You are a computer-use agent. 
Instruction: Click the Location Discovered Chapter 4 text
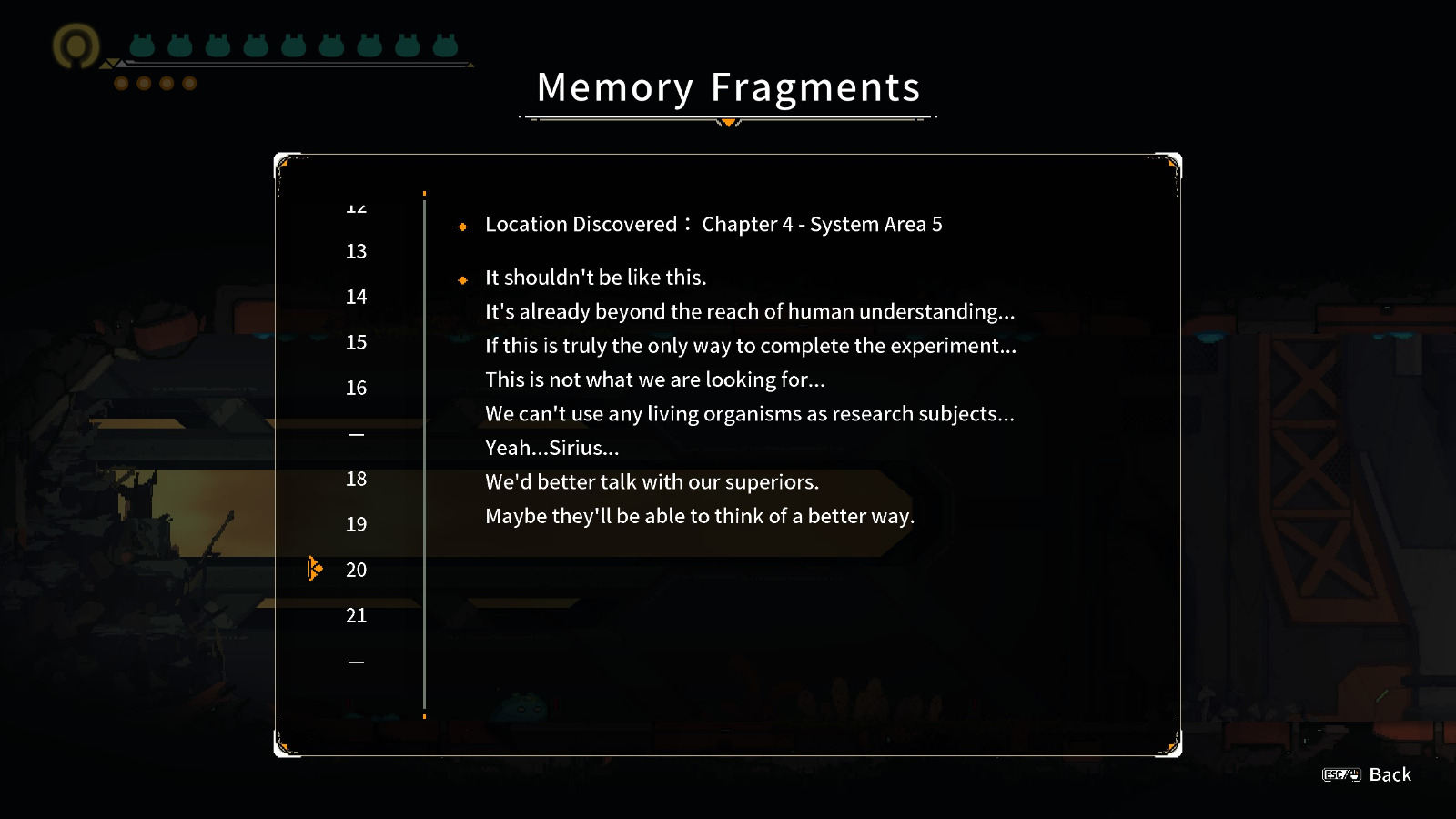pos(715,225)
